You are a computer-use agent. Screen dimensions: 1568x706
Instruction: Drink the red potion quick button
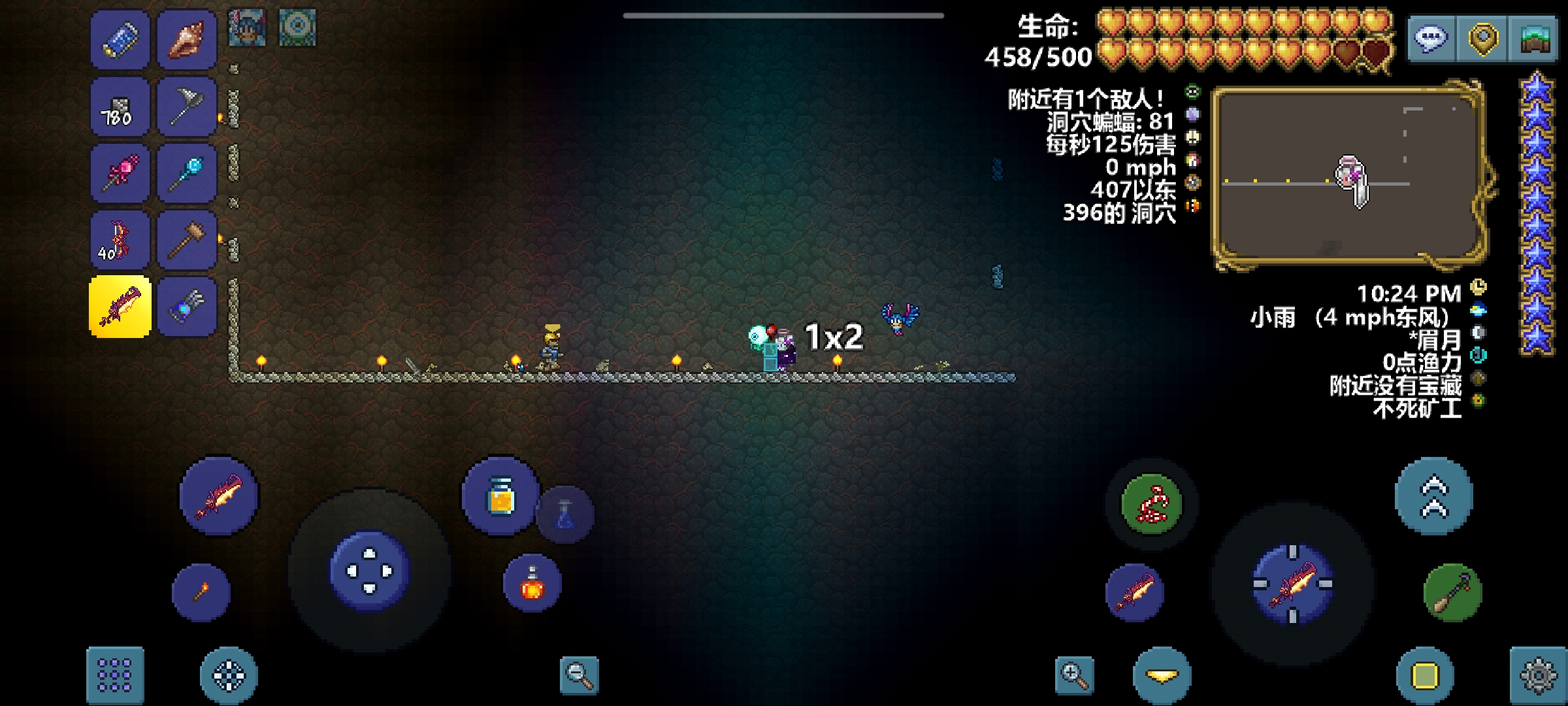tap(532, 584)
